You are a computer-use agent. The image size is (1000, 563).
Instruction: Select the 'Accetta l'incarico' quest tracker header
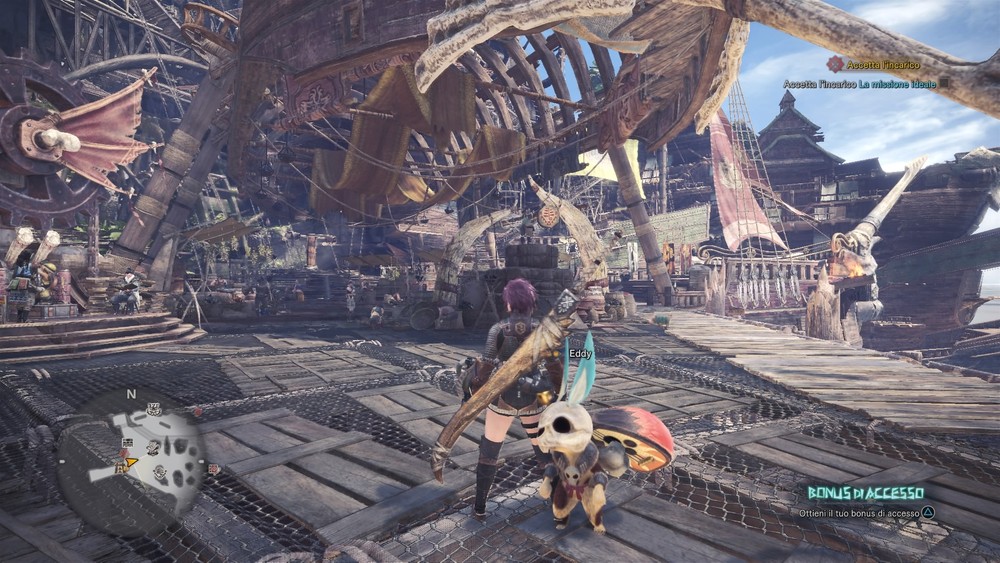click(x=871, y=64)
